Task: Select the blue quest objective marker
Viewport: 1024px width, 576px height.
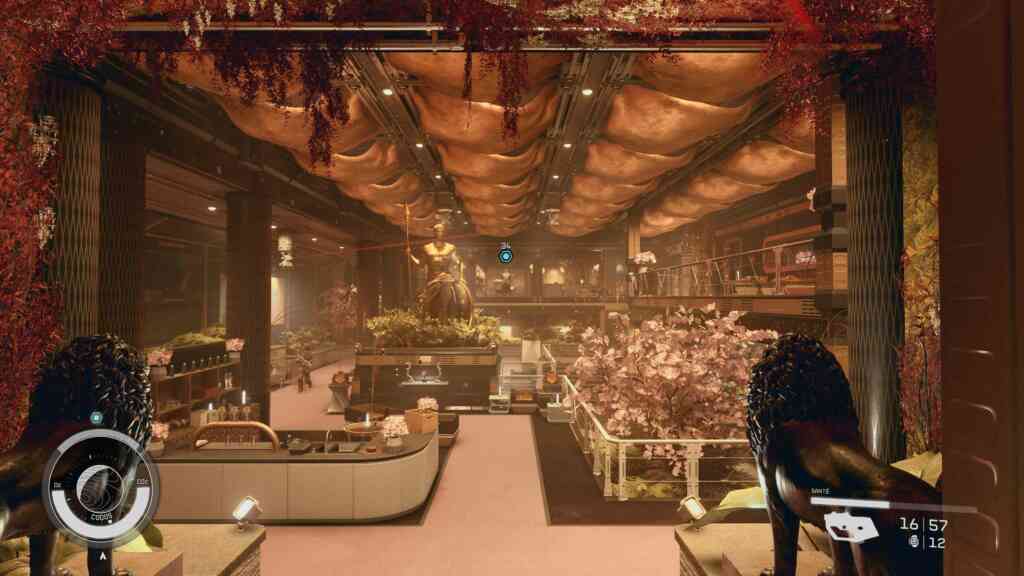Action: click(x=505, y=257)
